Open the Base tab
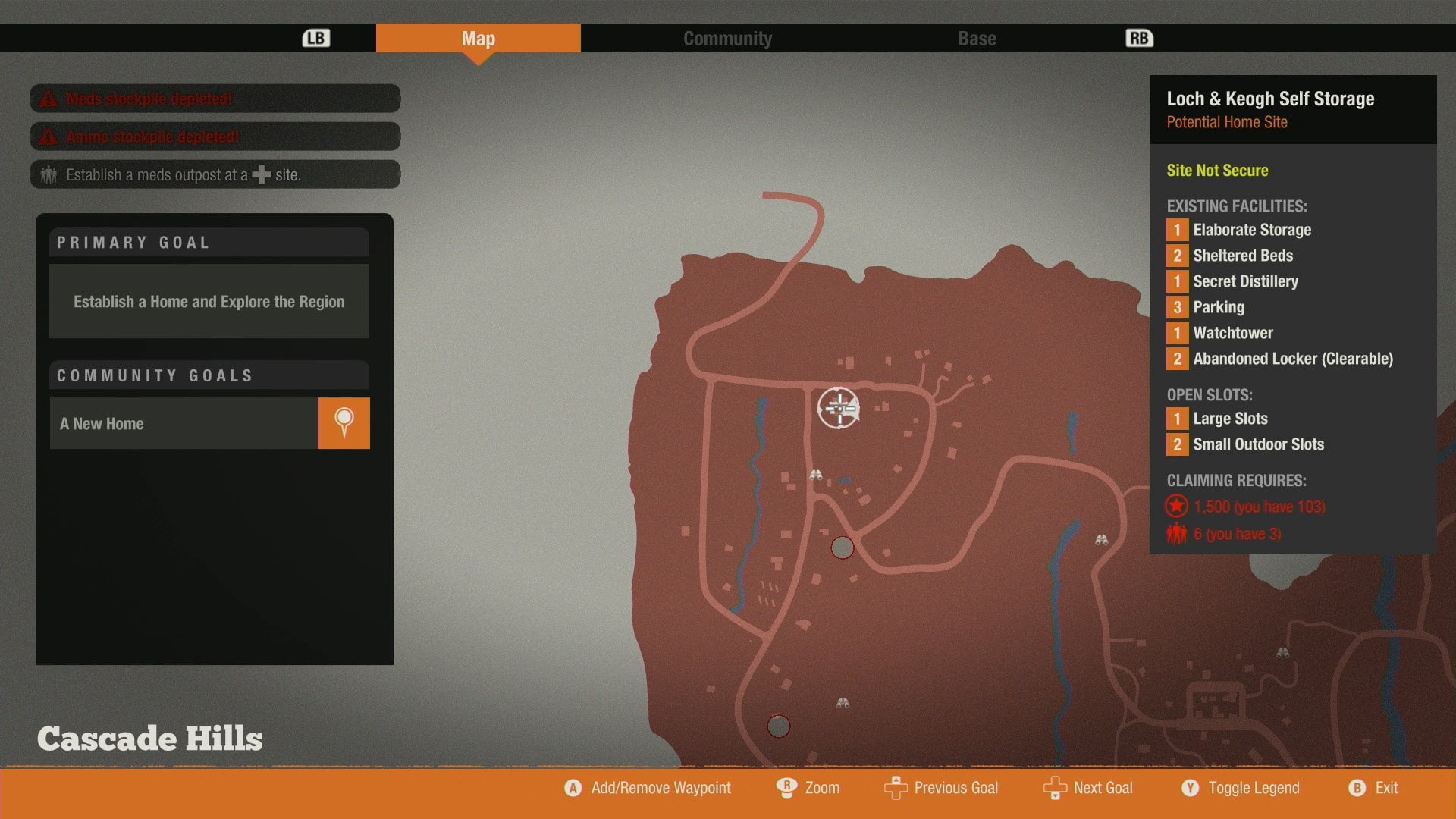The height and width of the screenshot is (819, 1456). click(977, 39)
